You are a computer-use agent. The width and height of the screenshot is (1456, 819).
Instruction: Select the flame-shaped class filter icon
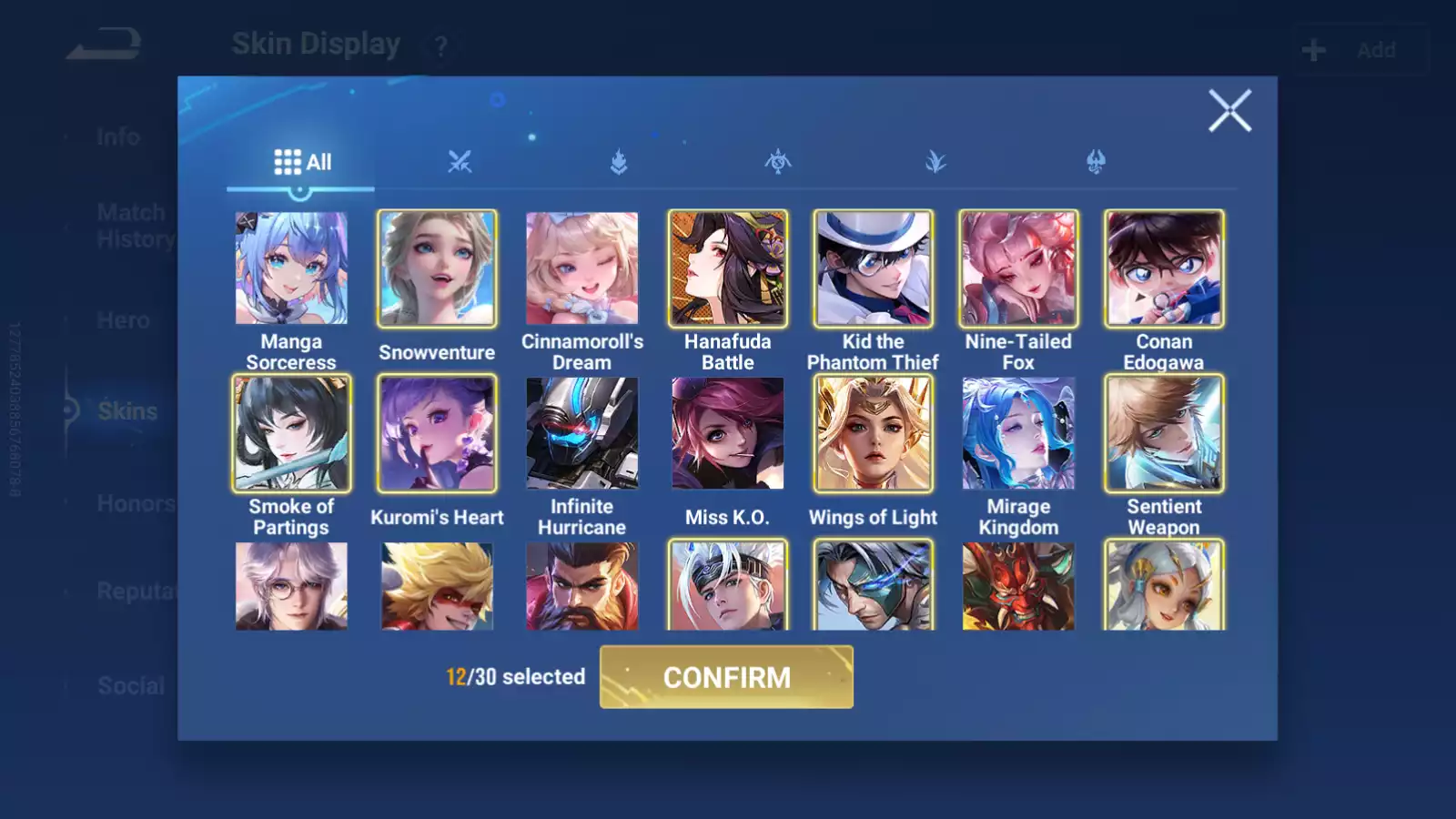pyautogui.click(x=619, y=164)
